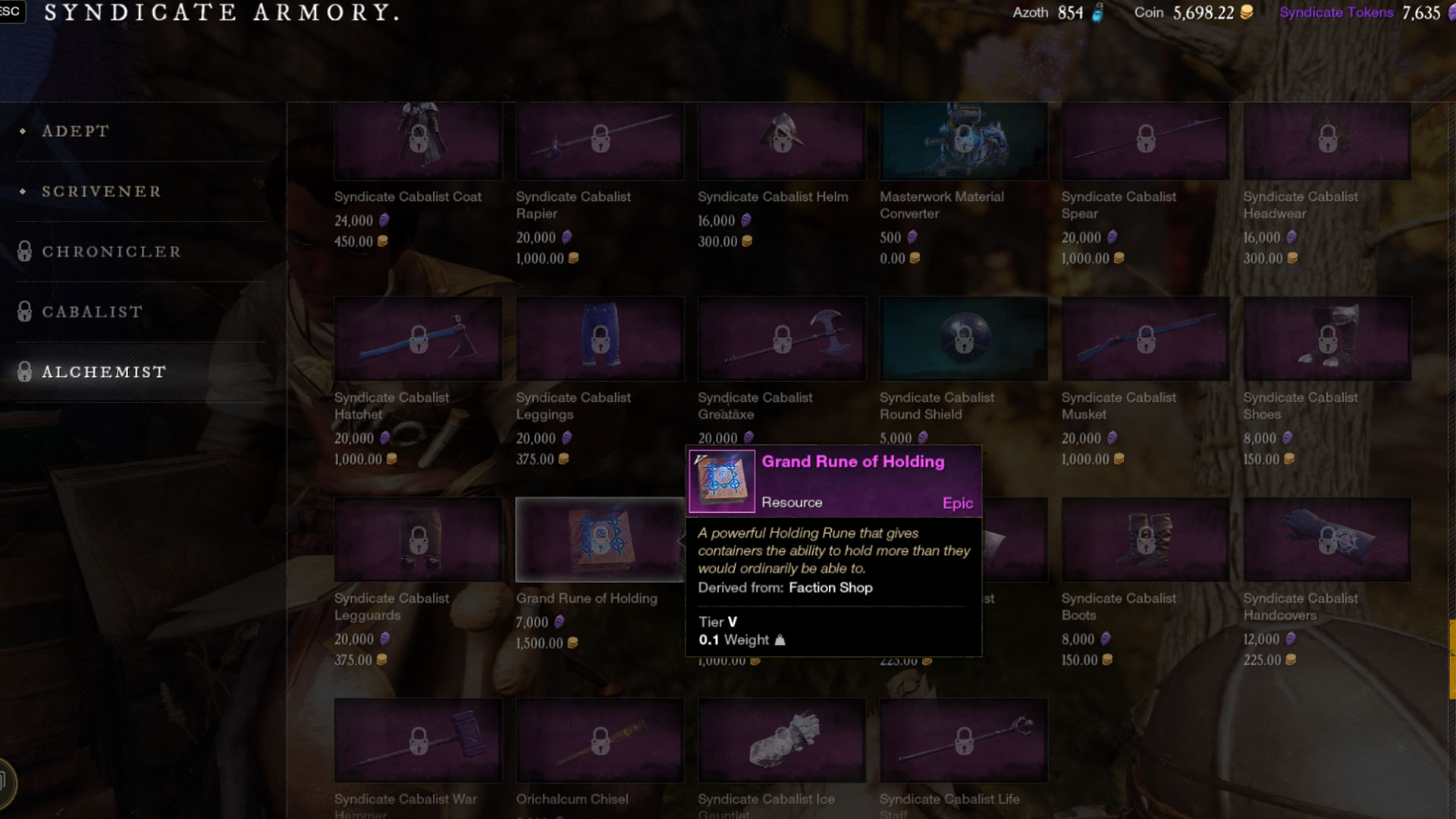Click the Grand Rune tooltip thumbnail image
Screen dimensions: 1456x819
click(x=722, y=480)
